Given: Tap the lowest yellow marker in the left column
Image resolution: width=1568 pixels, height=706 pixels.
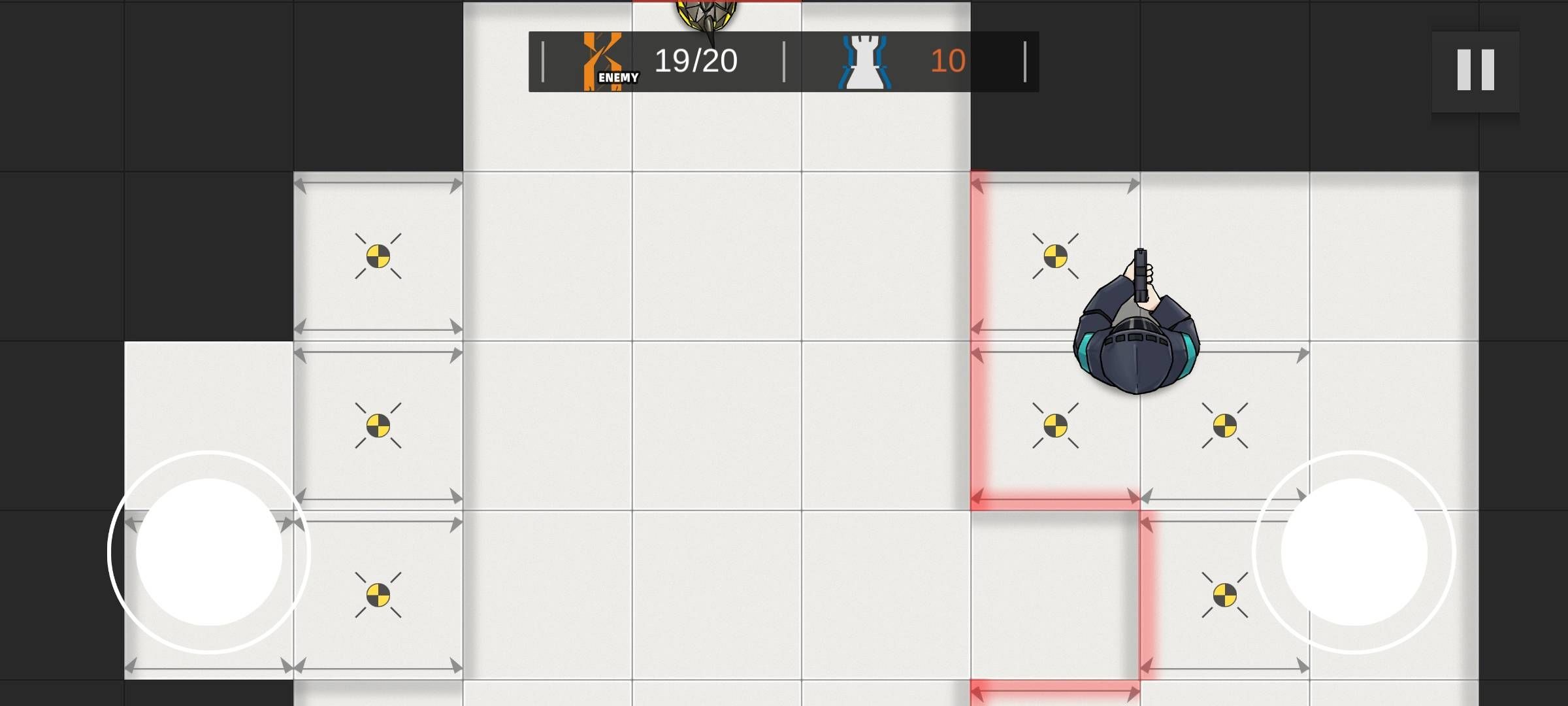Looking at the screenshot, I should (379, 596).
